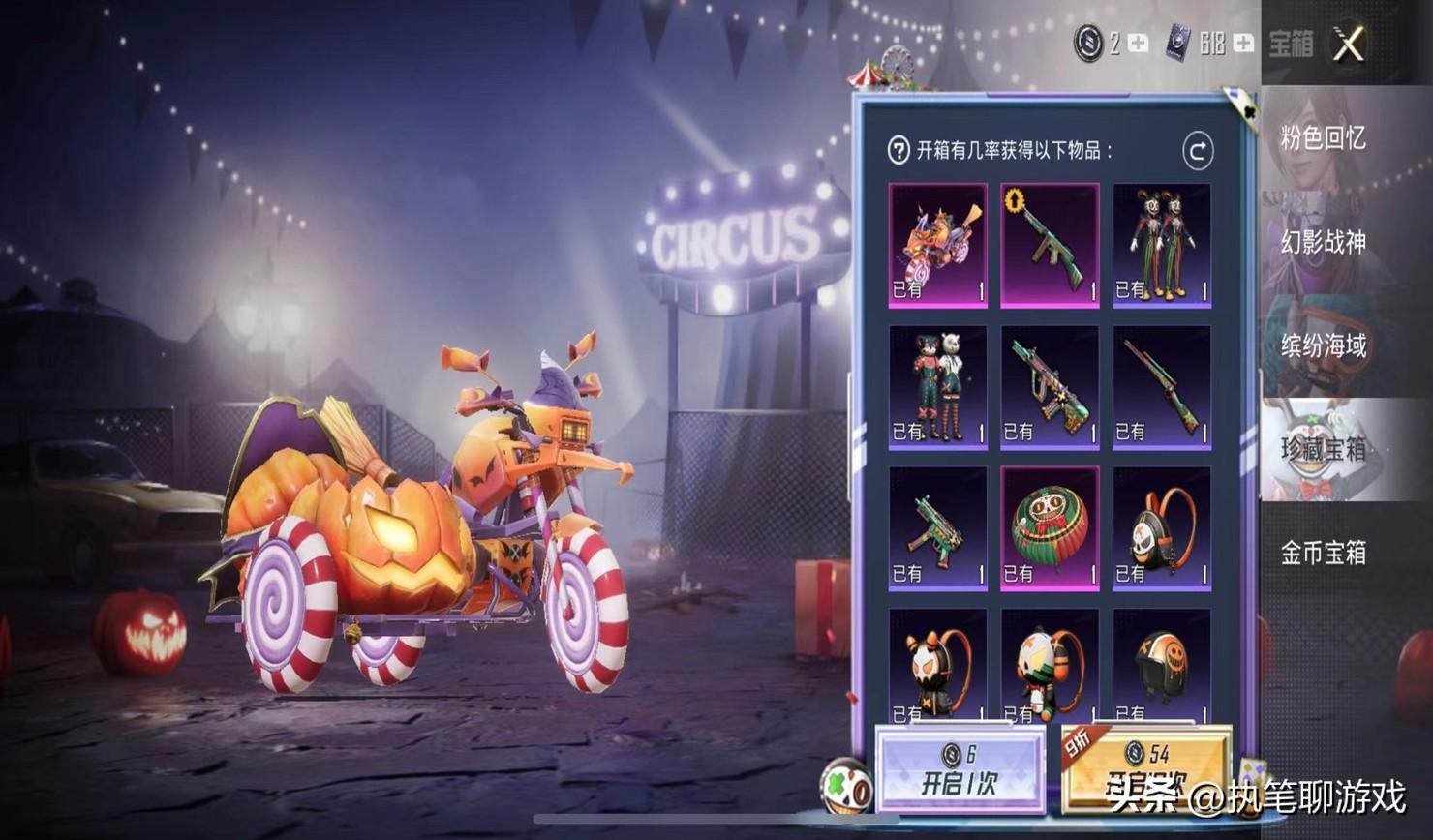
Task: Switch to the 粉色回忆 tab
Action: pos(1323,138)
